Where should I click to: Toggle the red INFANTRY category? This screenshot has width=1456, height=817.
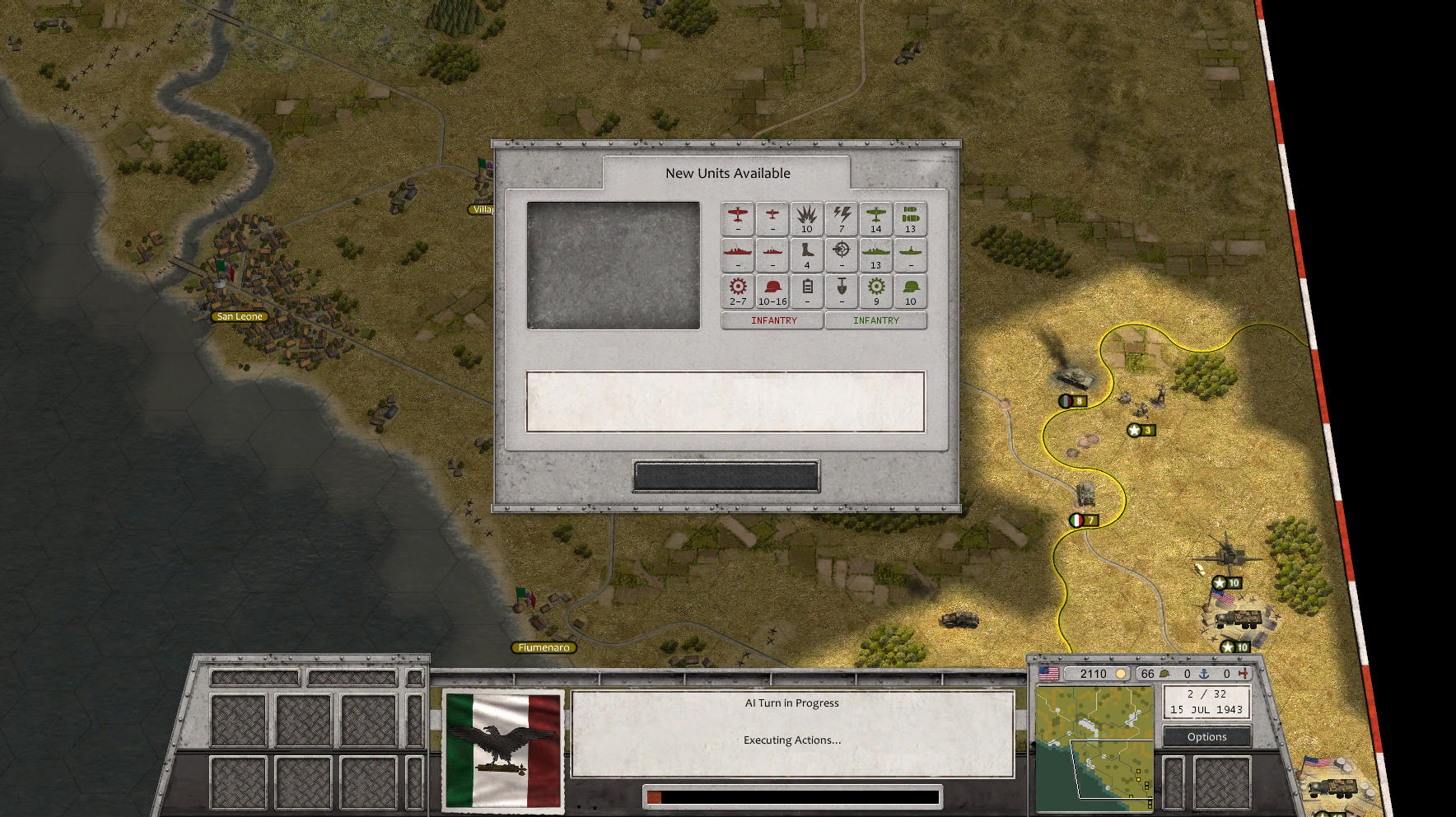click(x=772, y=320)
